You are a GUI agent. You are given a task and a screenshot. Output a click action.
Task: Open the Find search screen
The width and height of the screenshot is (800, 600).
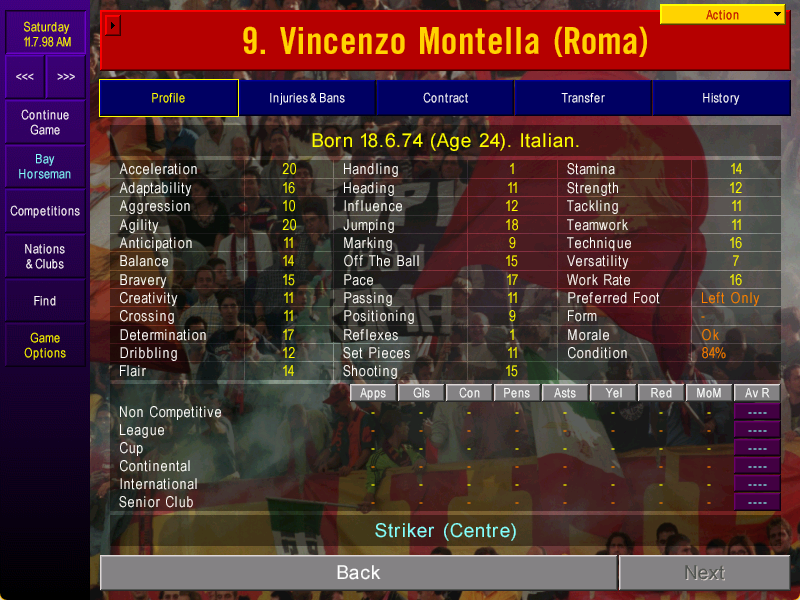click(45, 301)
